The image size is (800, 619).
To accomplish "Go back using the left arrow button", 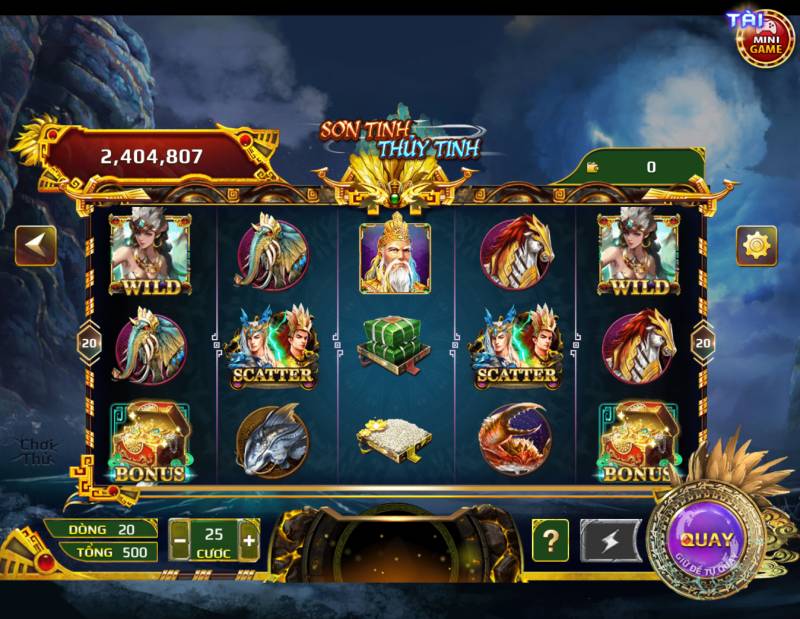I will [35, 245].
